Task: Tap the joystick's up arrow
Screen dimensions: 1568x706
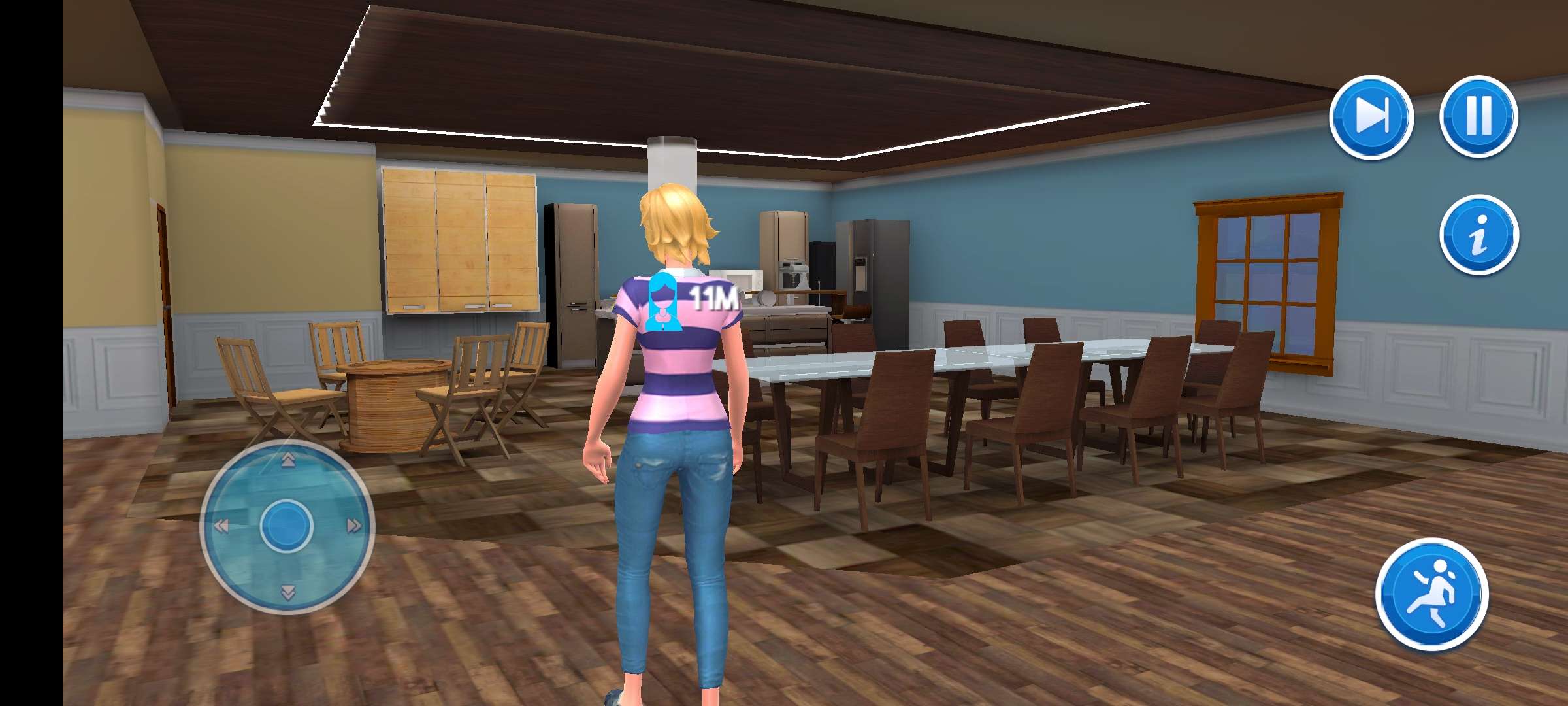Action: [287, 462]
